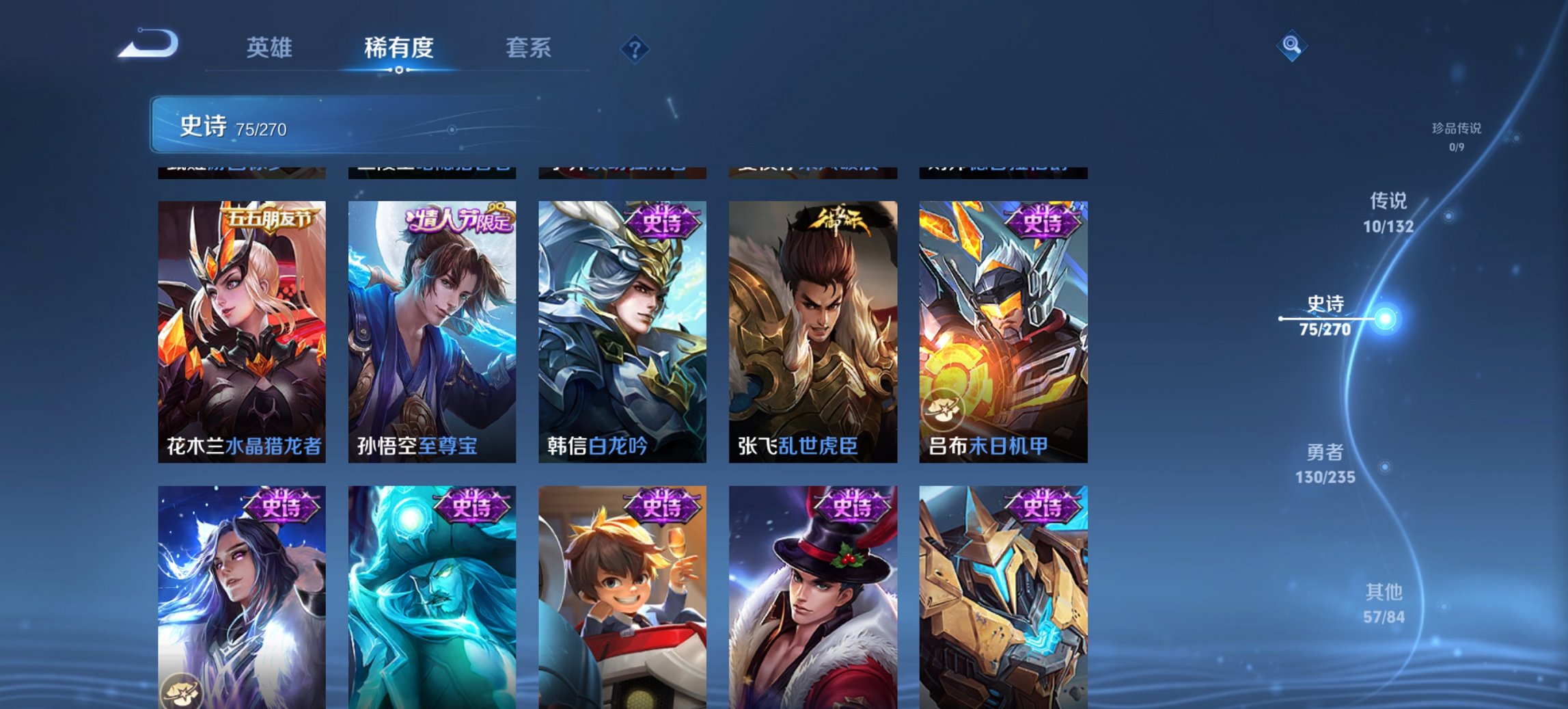The height and width of the screenshot is (709, 1568).
Task: Switch to the 英雄 tab
Action: tap(271, 47)
